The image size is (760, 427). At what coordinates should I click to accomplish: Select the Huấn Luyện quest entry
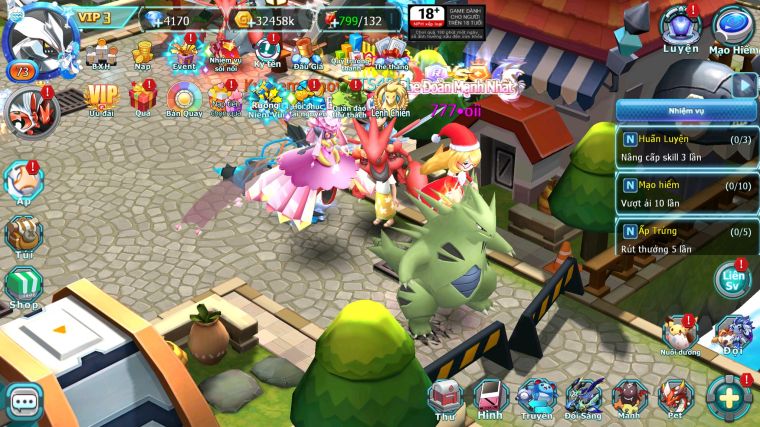click(685, 147)
